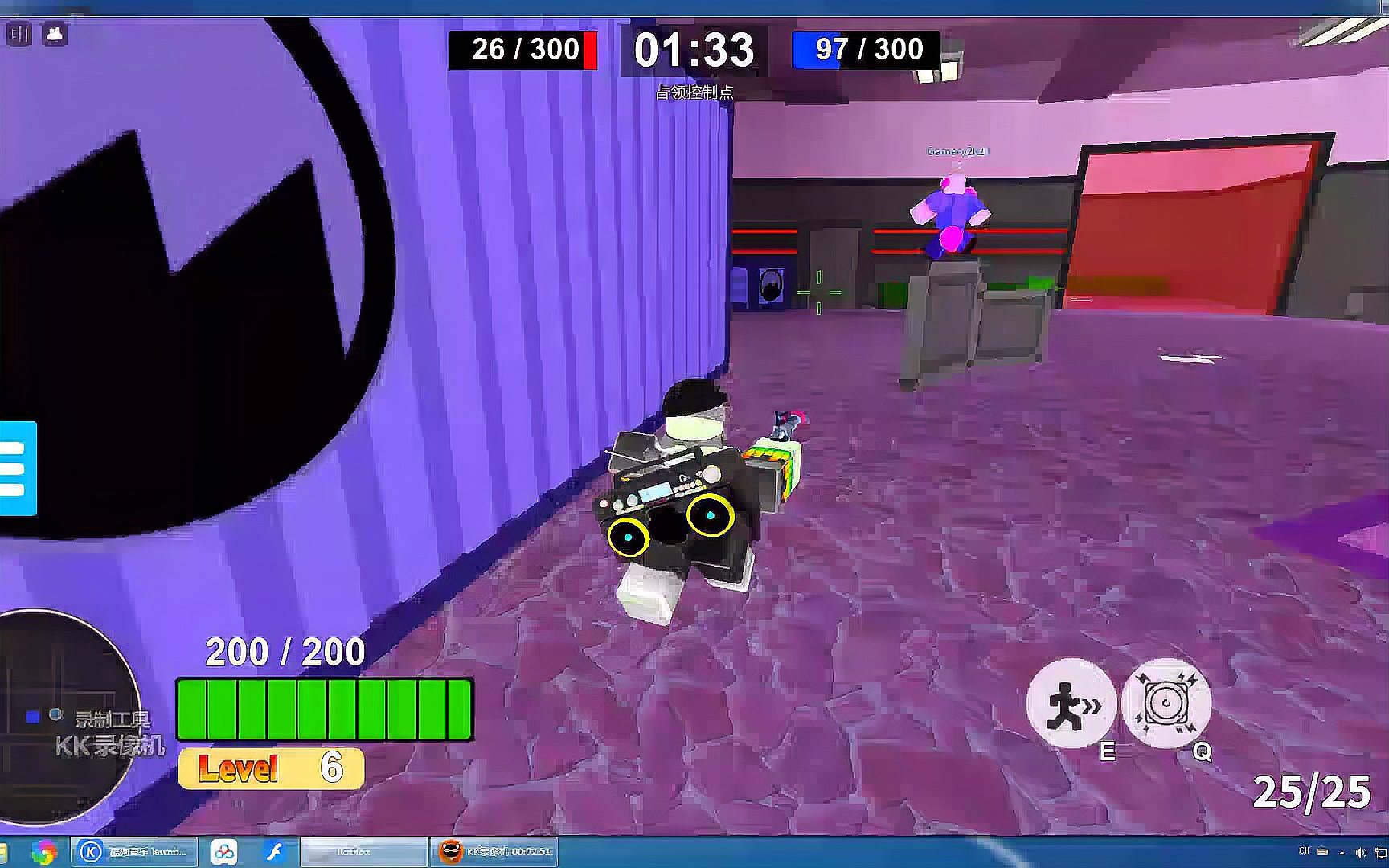The image size is (1389, 868).
Task: Toggle the speaker volume icon in system tray
Action: (1360, 853)
